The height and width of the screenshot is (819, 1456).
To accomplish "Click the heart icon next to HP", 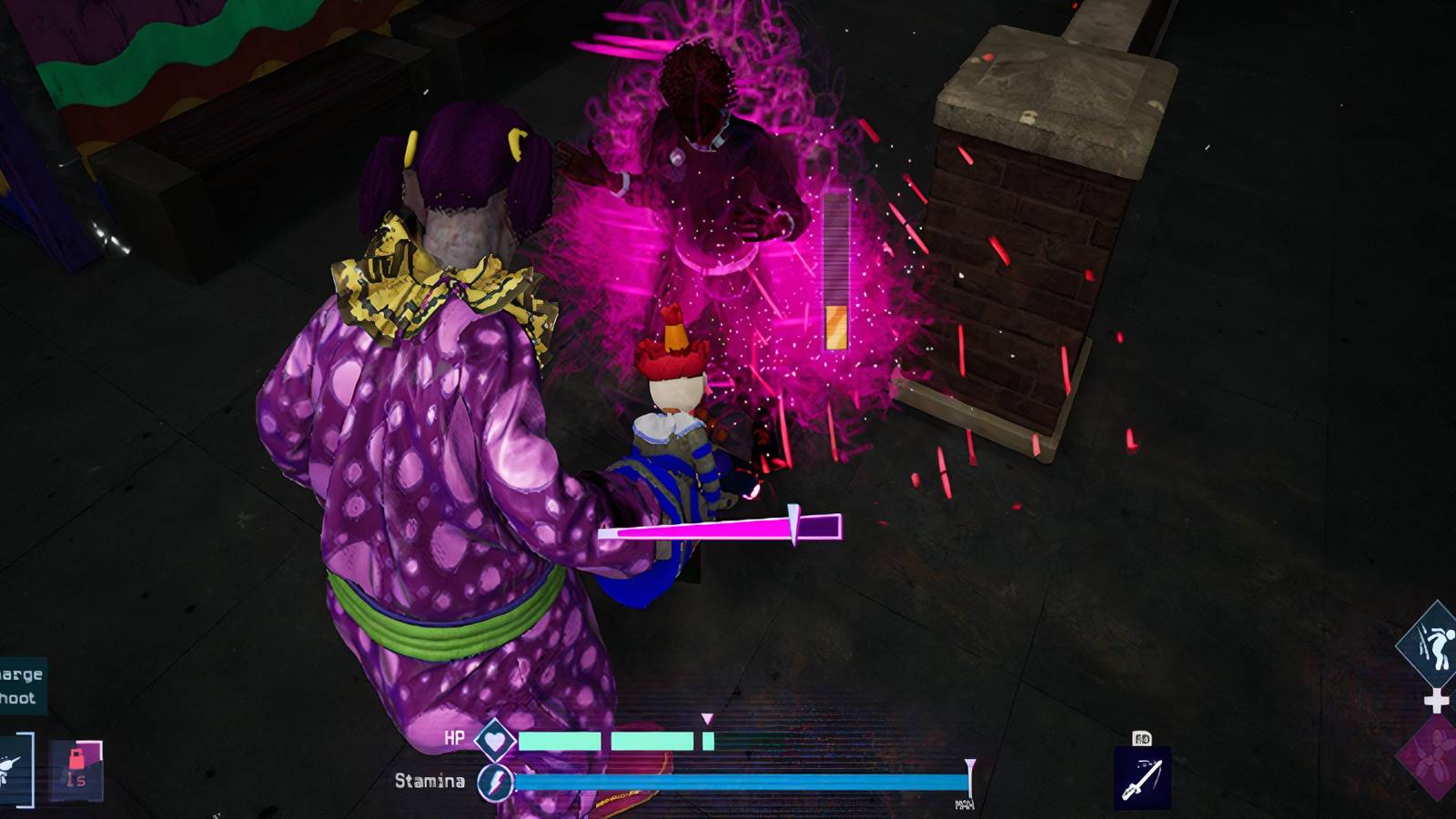I will tap(495, 741).
